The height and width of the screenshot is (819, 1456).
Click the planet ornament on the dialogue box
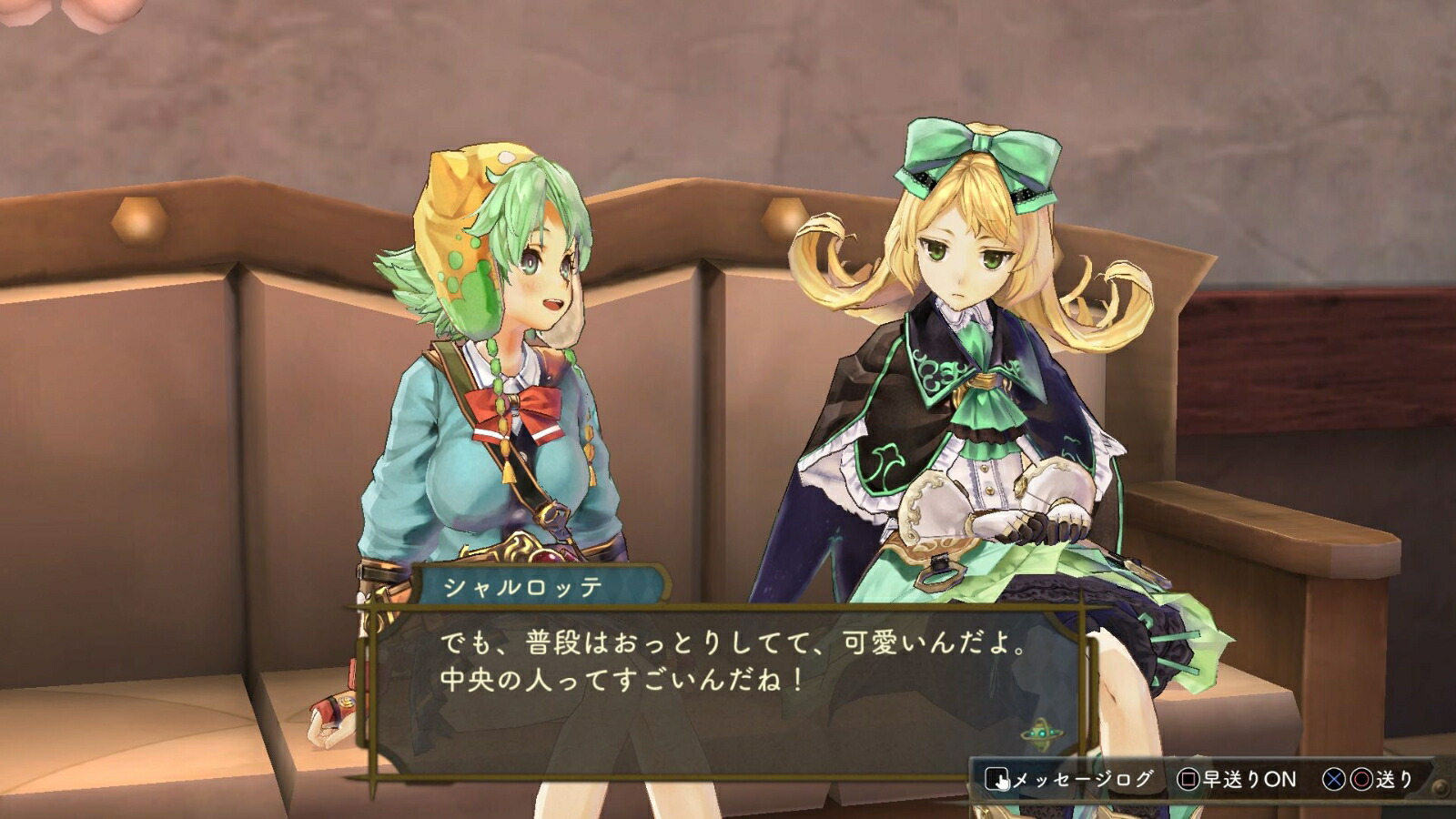(1040, 732)
